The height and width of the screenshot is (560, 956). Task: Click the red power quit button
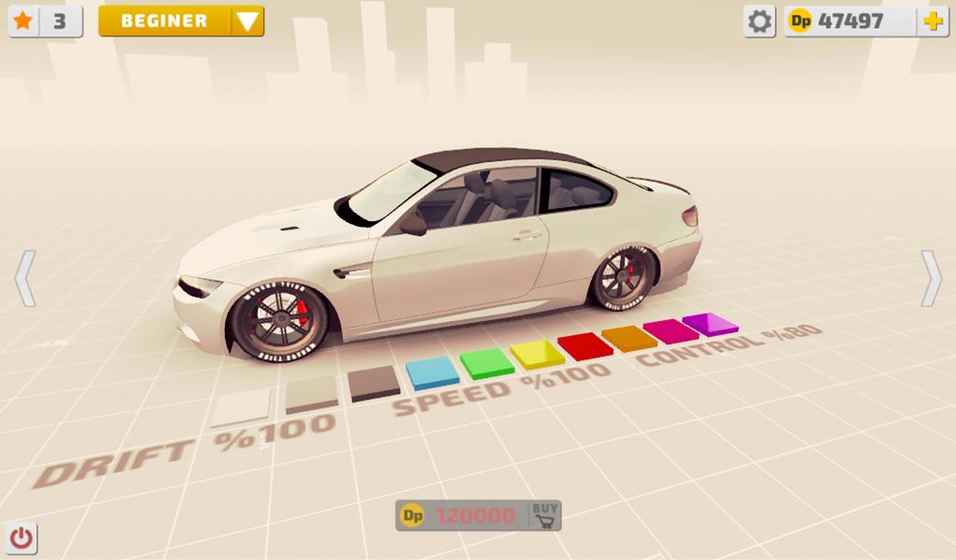coord(22,537)
